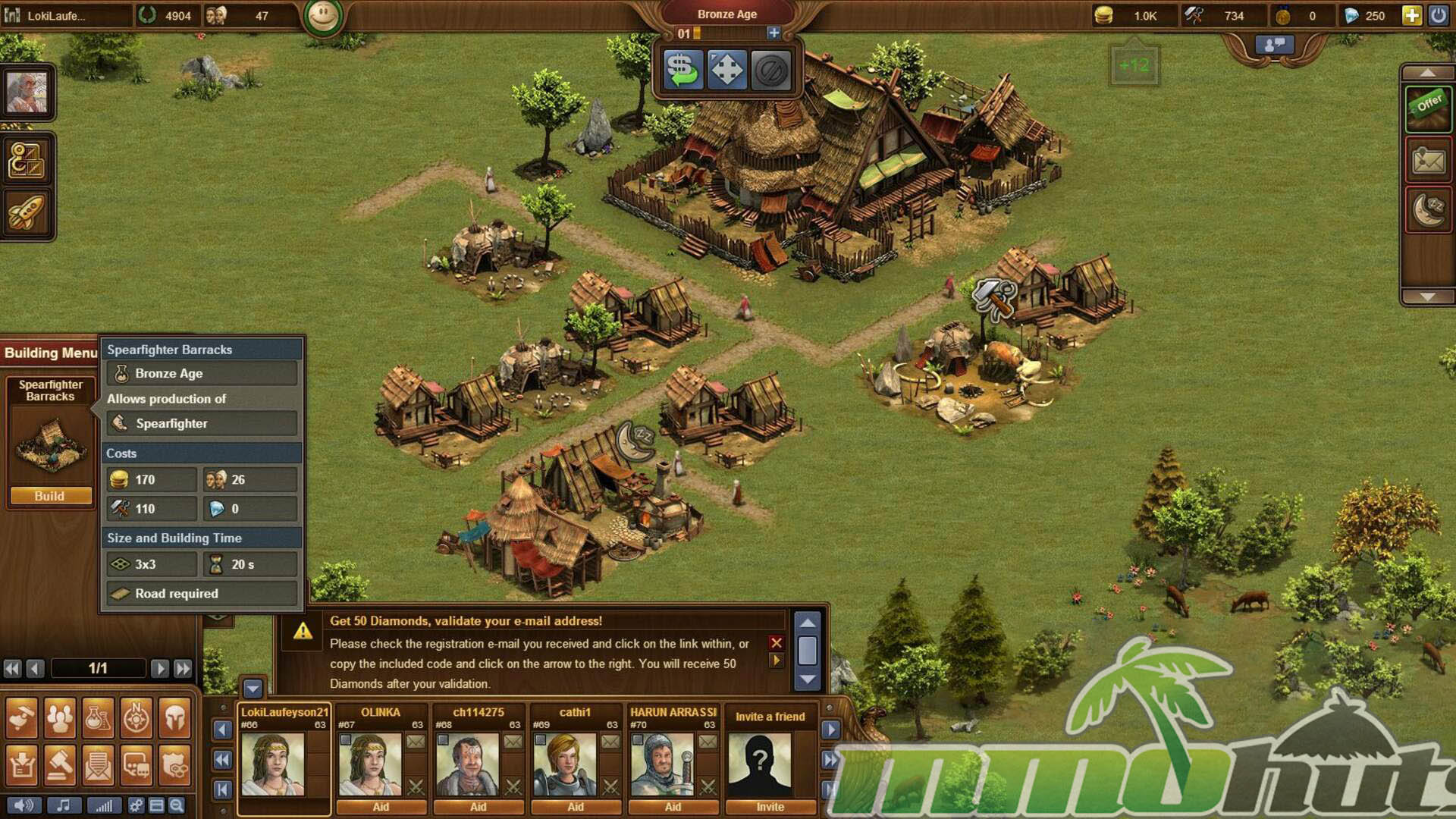Open the compass continent map
The image size is (1456, 819).
click(136, 717)
